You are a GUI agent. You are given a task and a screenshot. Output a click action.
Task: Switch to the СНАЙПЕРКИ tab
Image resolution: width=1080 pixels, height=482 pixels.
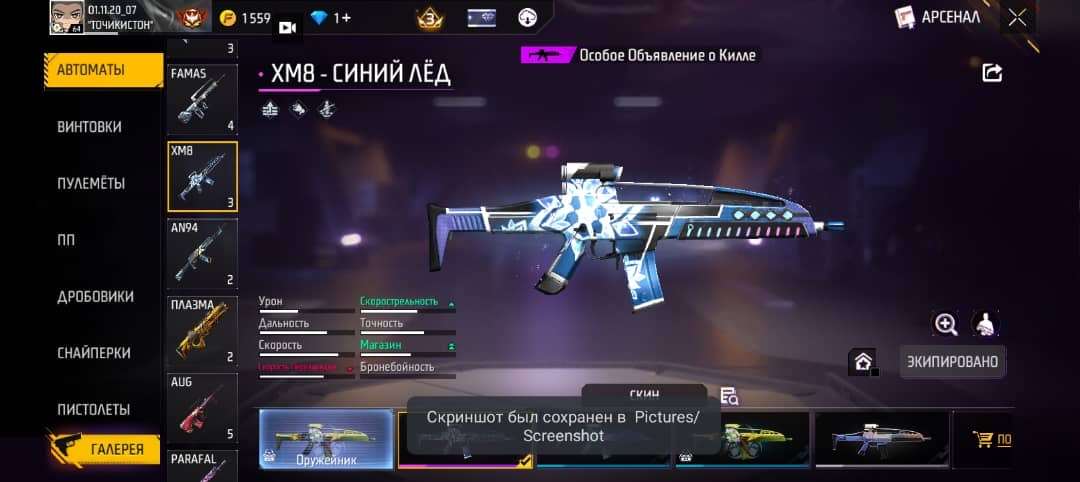coord(94,353)
